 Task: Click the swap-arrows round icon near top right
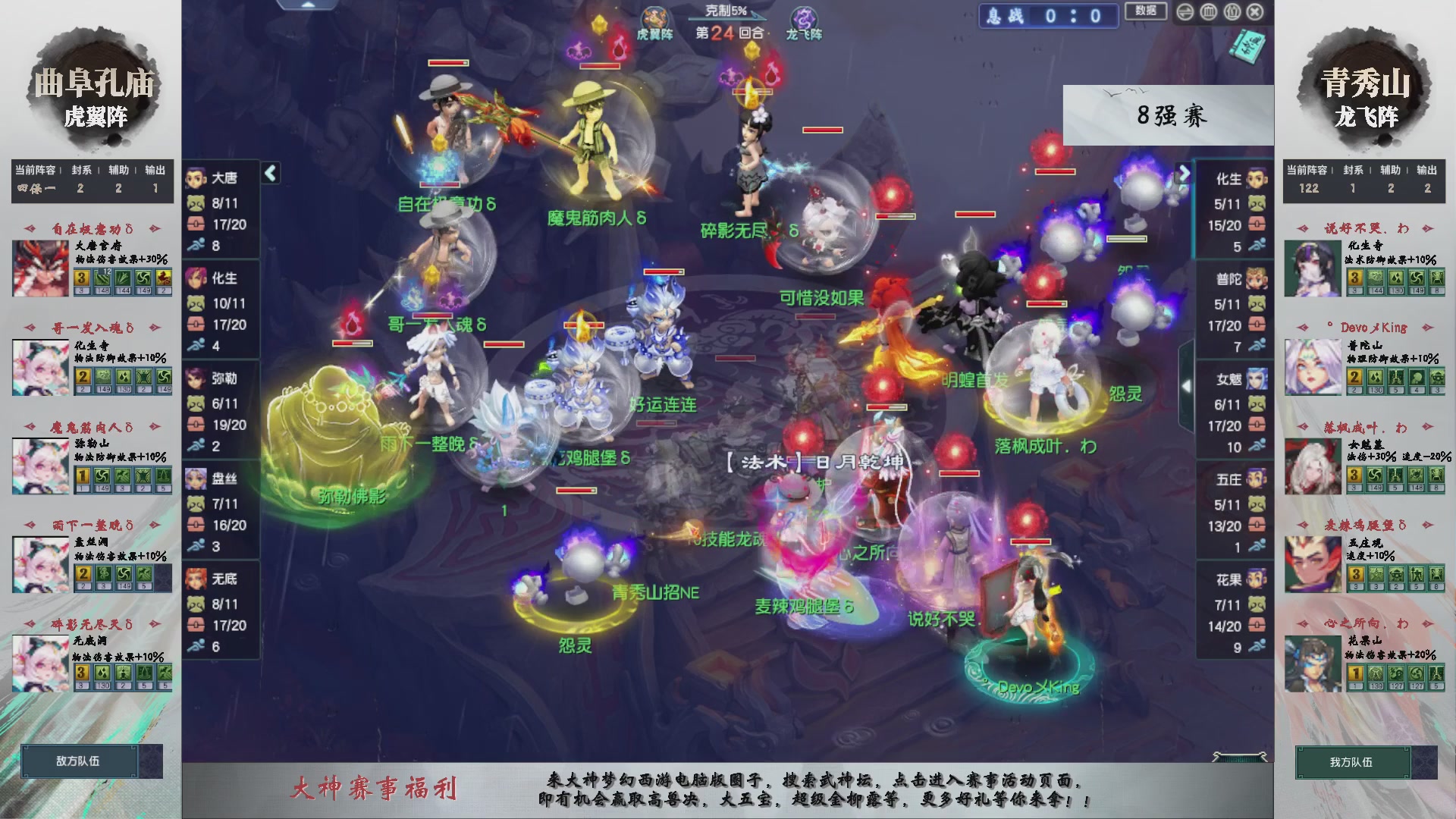(1185, 11)
